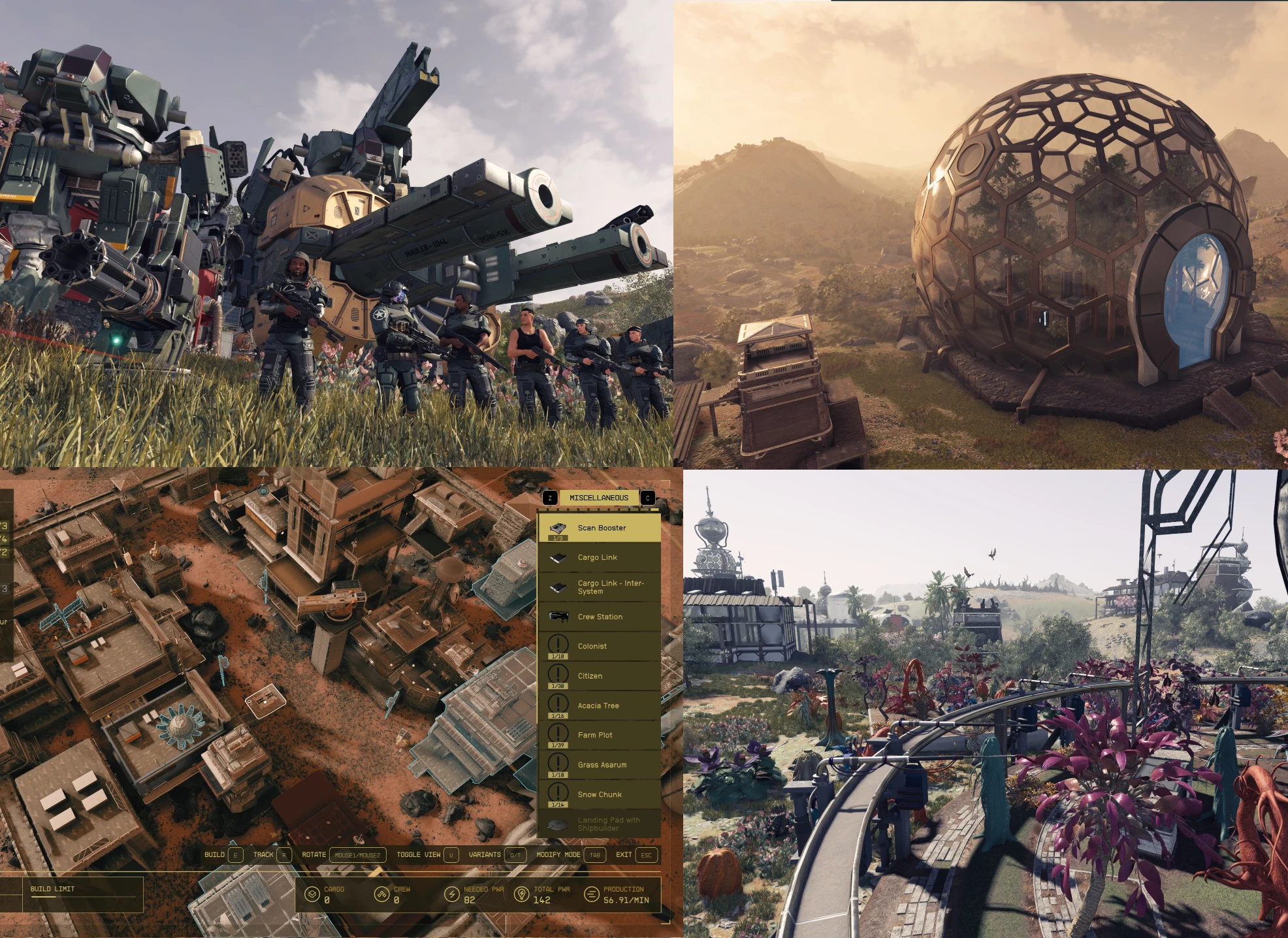Toggle view using the V control
1288x938 pixels.
tap(450, 854)
